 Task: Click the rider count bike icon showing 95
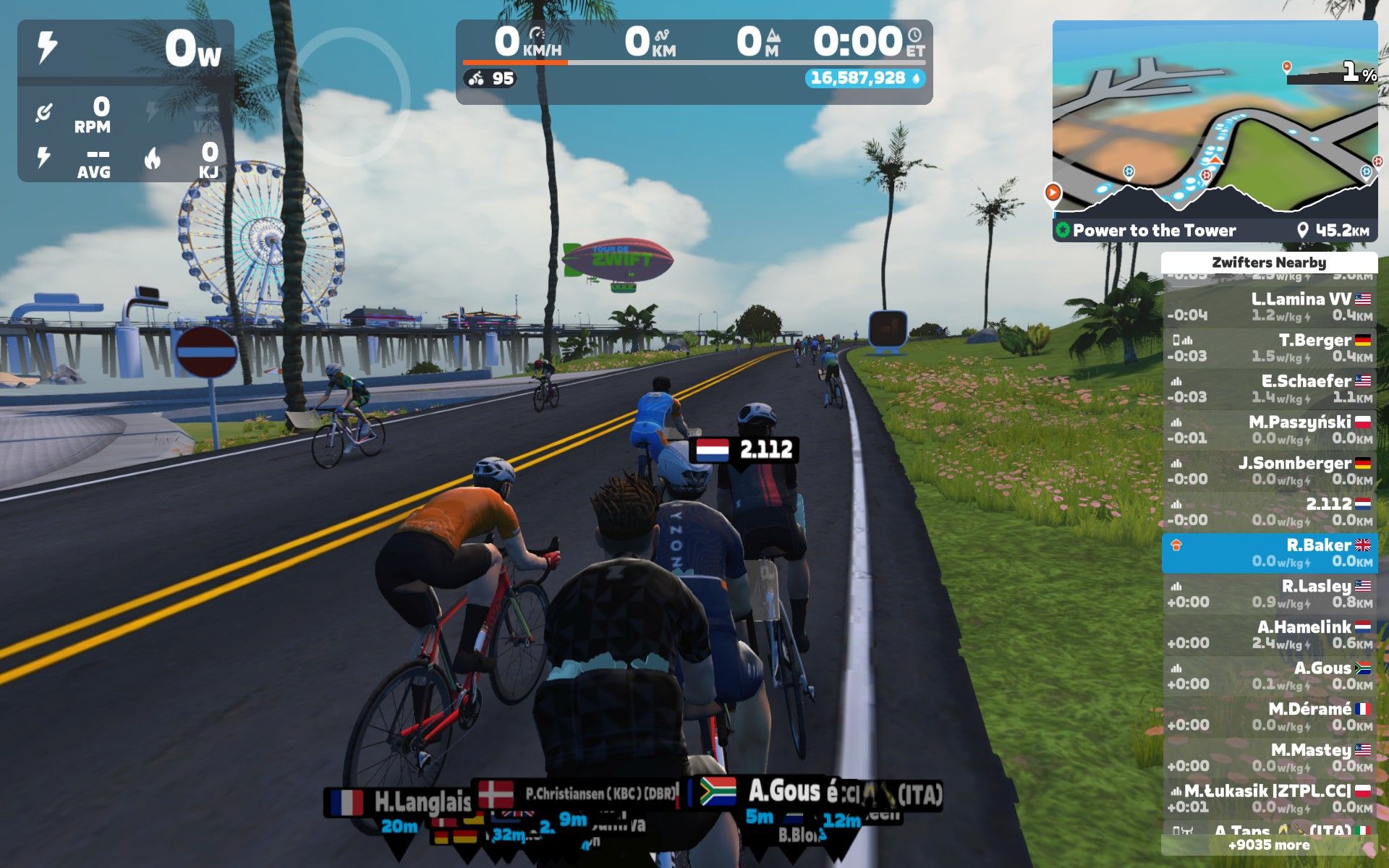490,78
